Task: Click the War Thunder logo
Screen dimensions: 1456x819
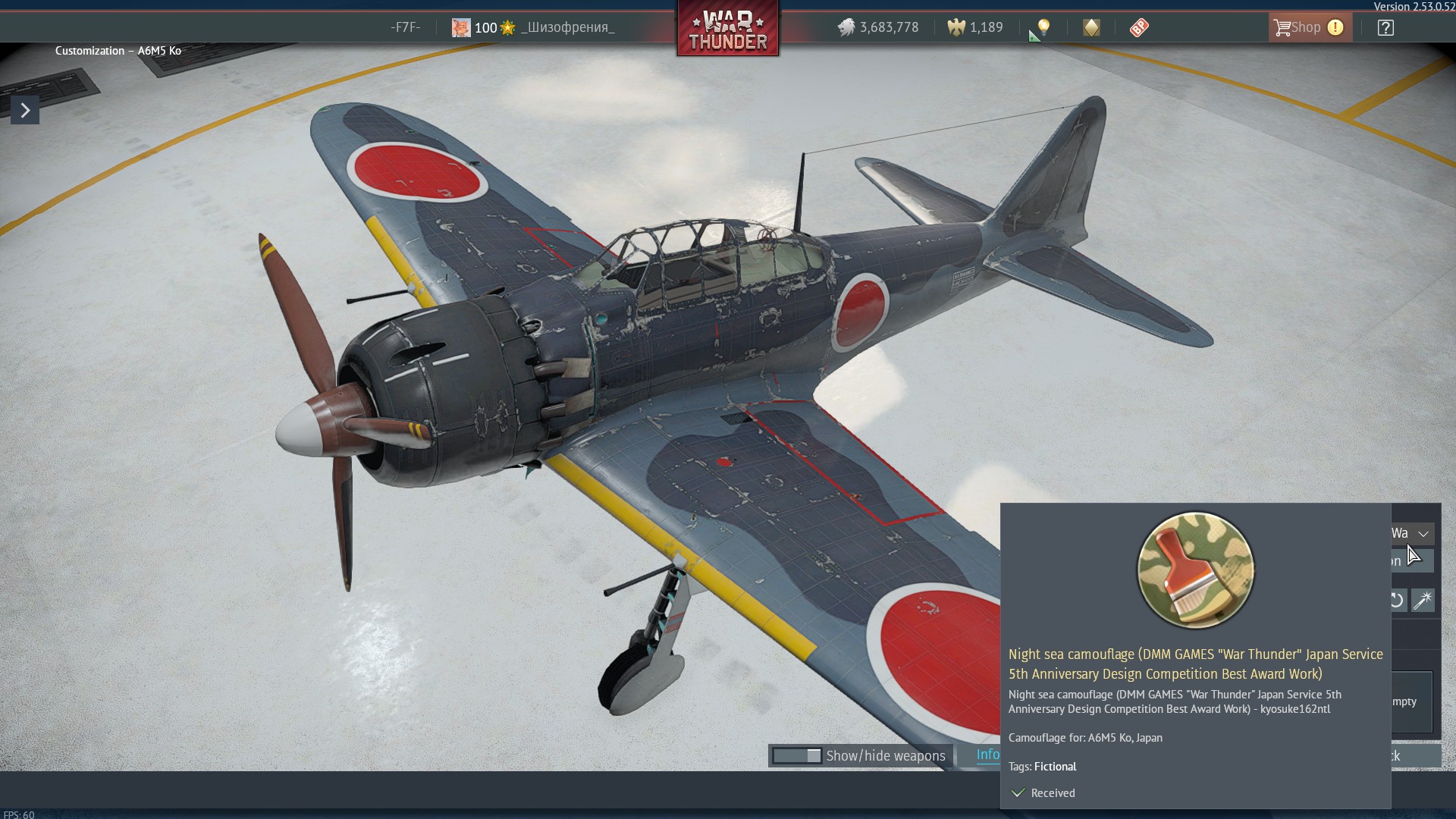Action: click(x=728, y=30)
